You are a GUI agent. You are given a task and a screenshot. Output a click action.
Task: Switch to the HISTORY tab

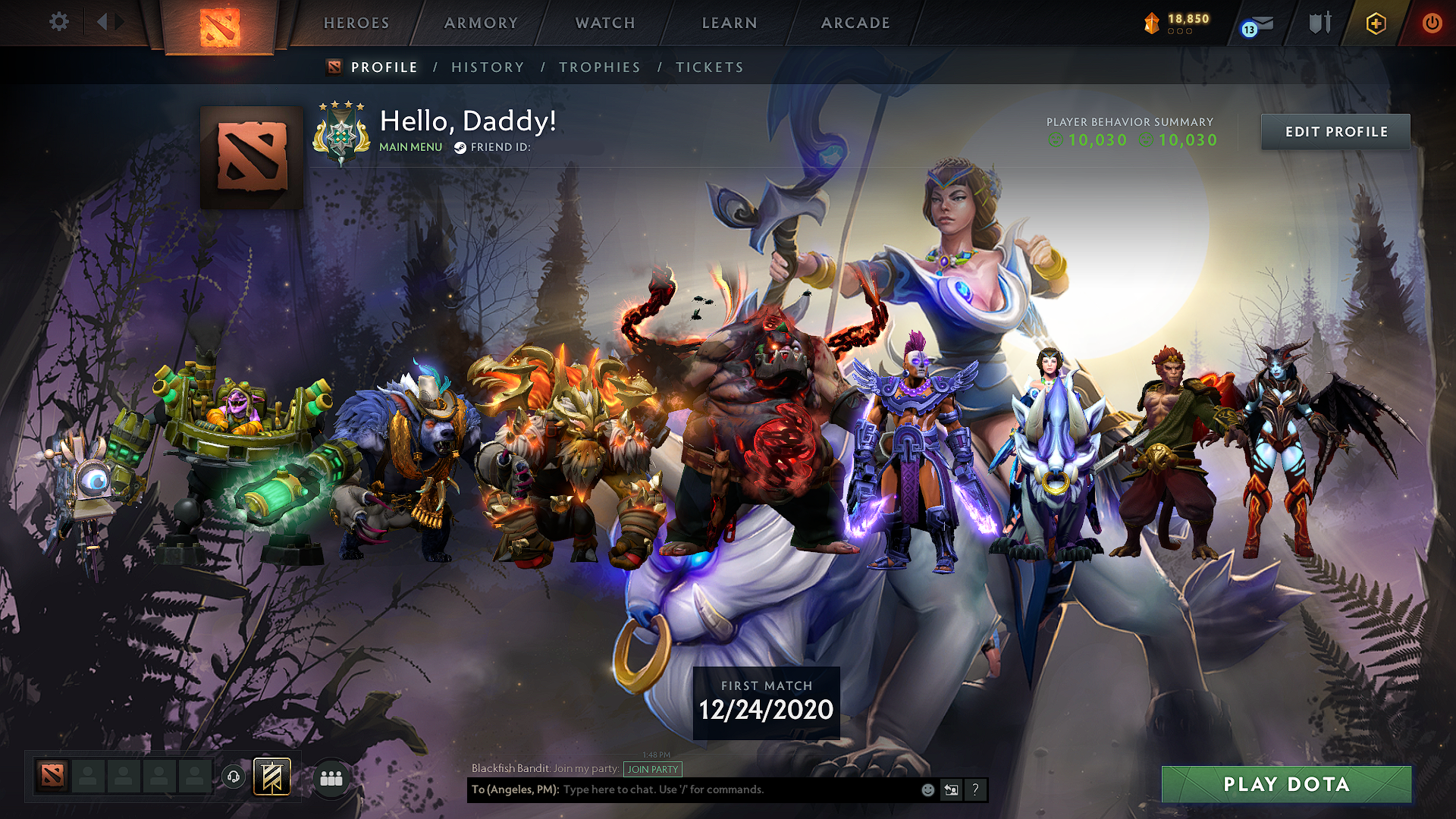click(488, 67)
